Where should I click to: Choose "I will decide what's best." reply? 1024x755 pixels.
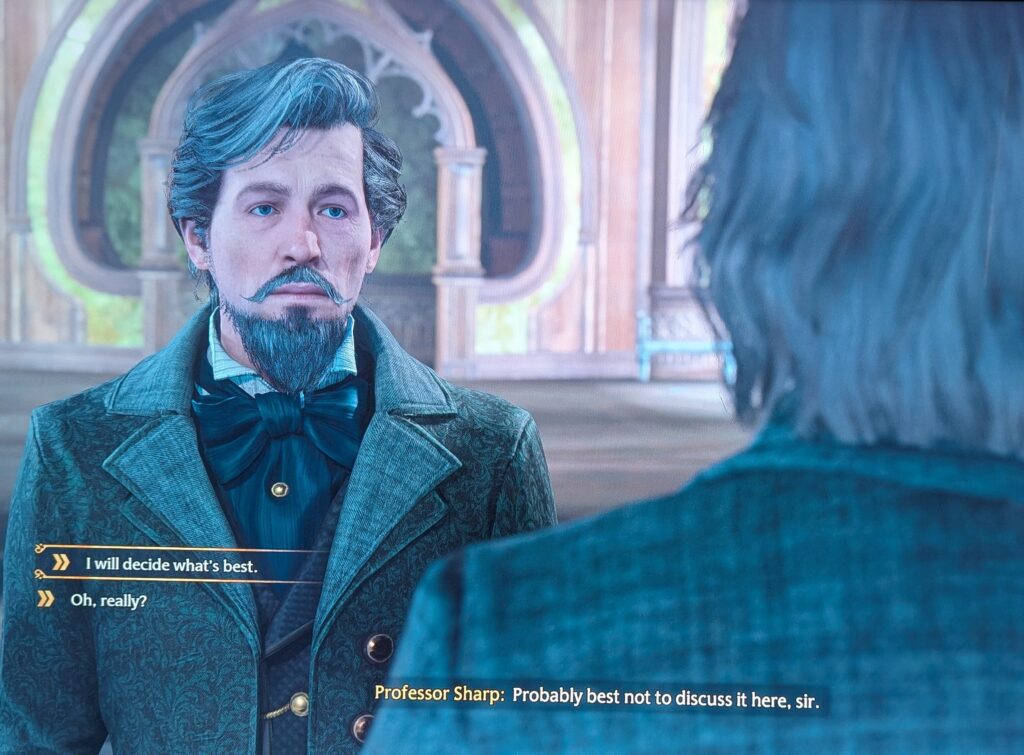pyautogui.click(x=171, y=564)
